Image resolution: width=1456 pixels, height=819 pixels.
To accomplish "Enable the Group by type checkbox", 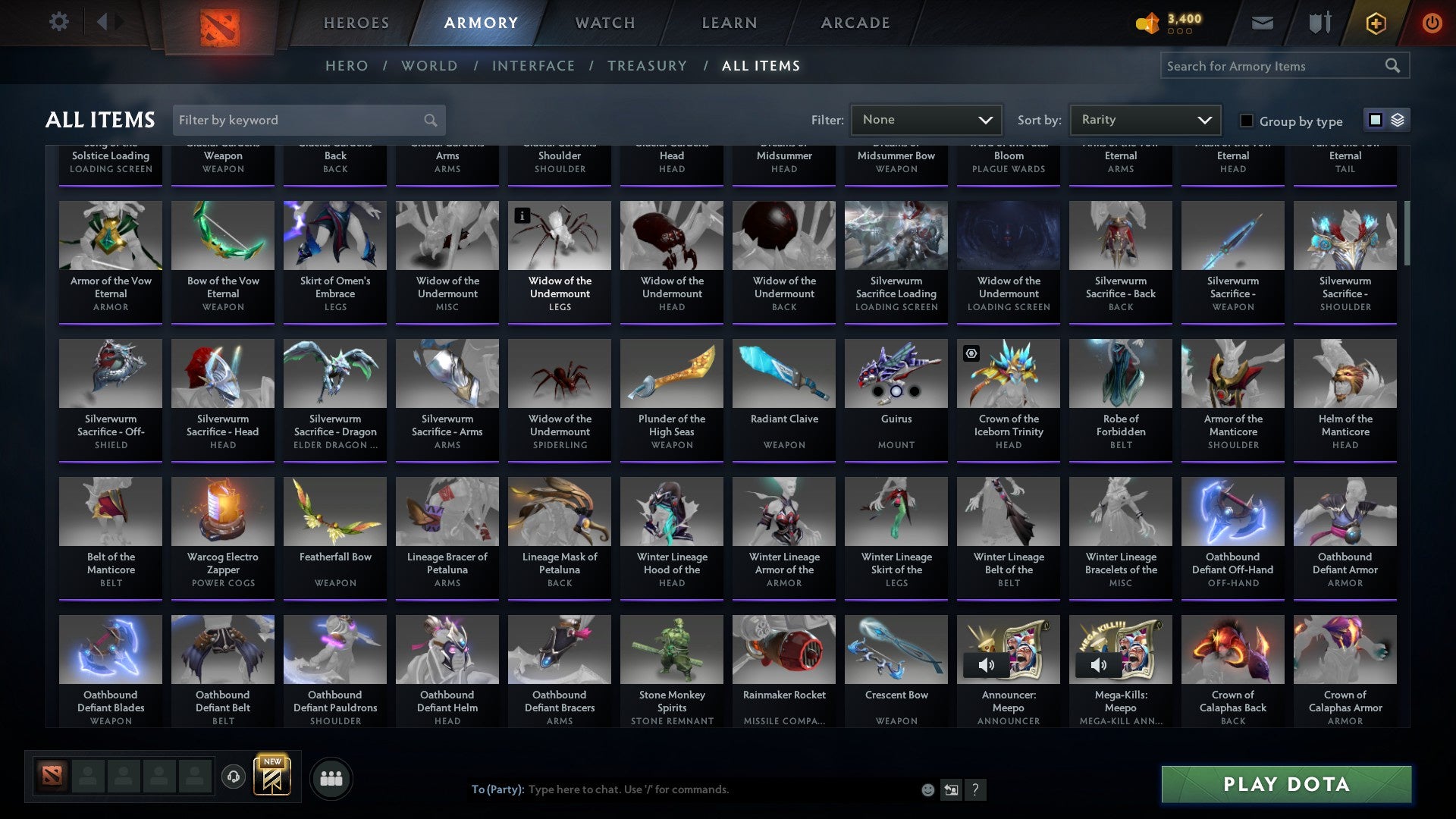I will click(x=1246, y=121).
